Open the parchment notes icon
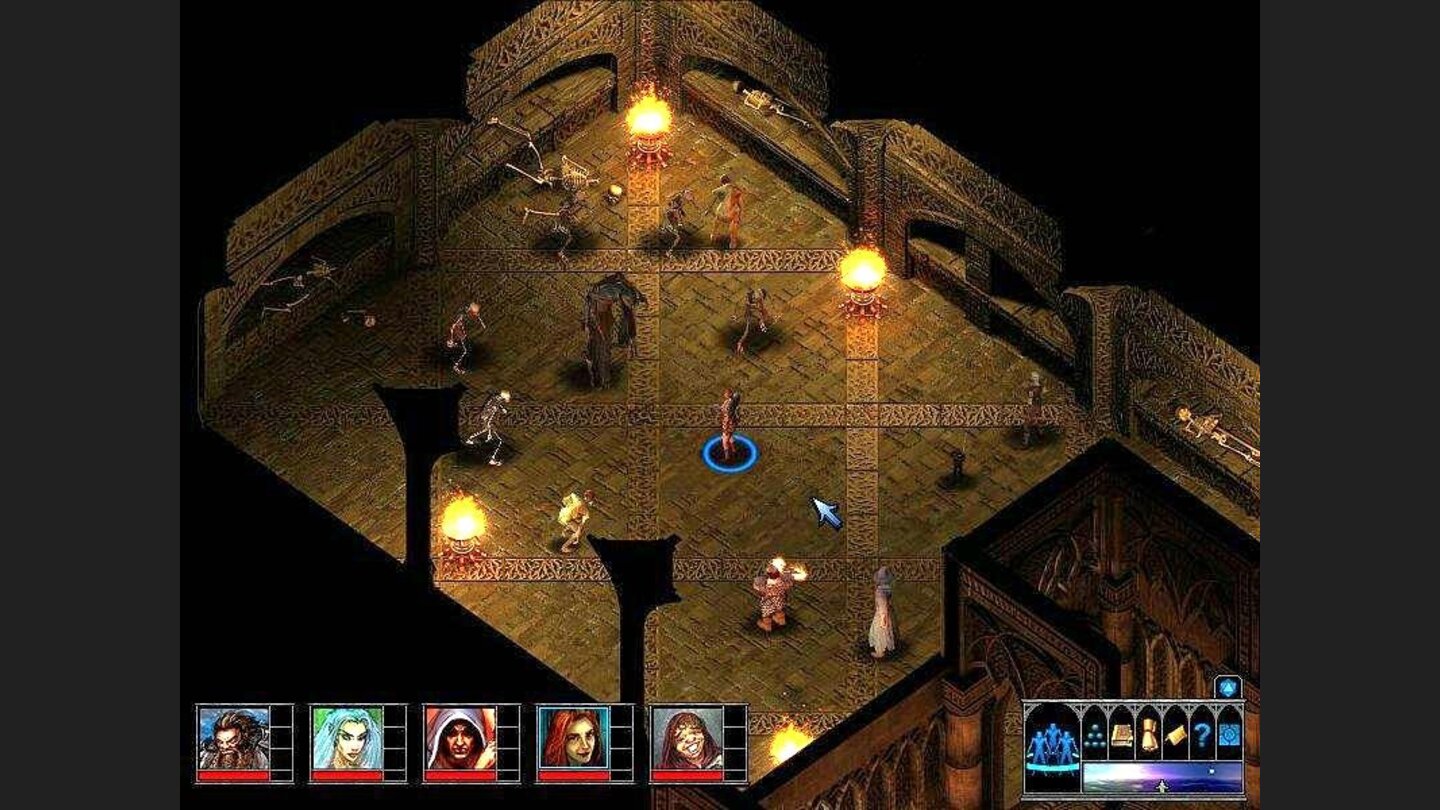Image resolution: width=1440 pixels, height=810 pixels. pyautogui.click(x=1176, y=734)
